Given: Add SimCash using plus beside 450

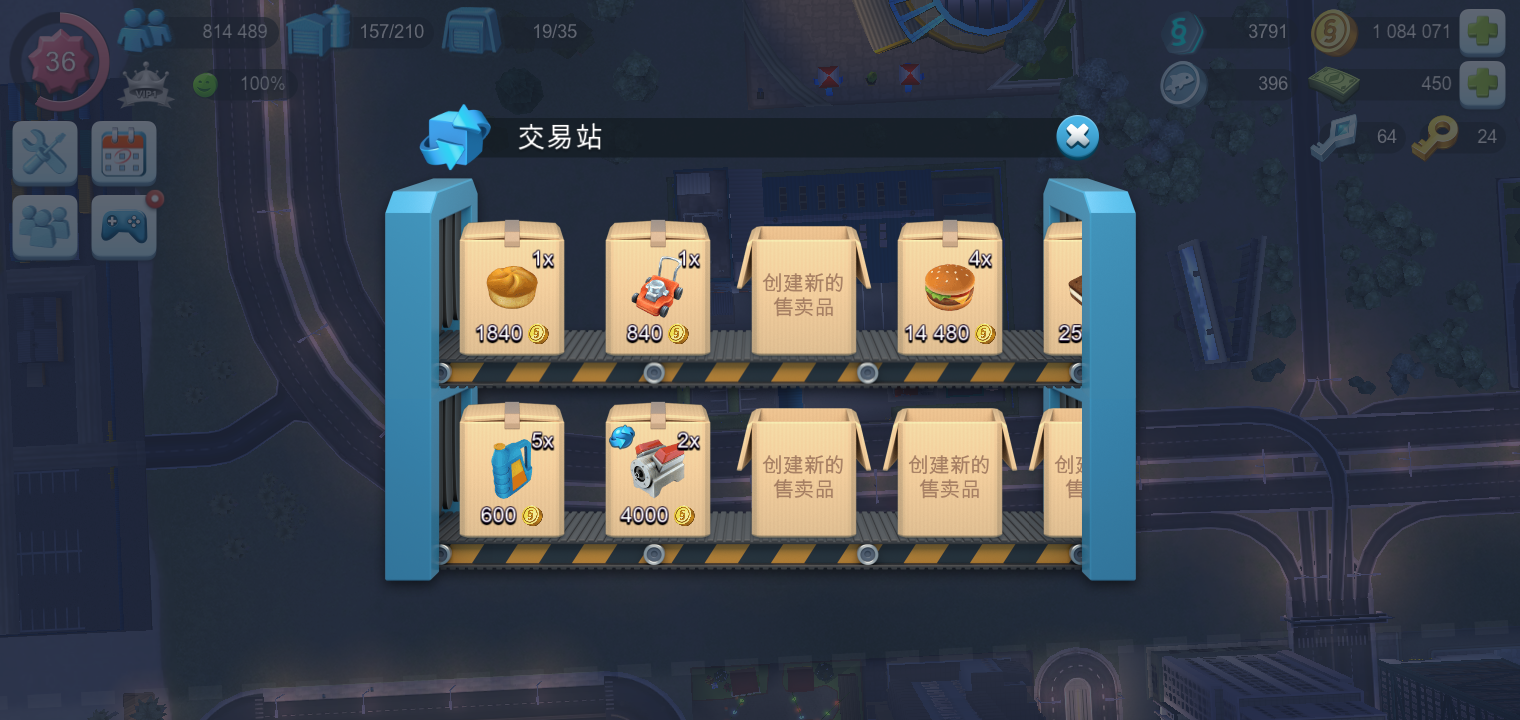Looking at the screenshot, I should [1483, 83].
